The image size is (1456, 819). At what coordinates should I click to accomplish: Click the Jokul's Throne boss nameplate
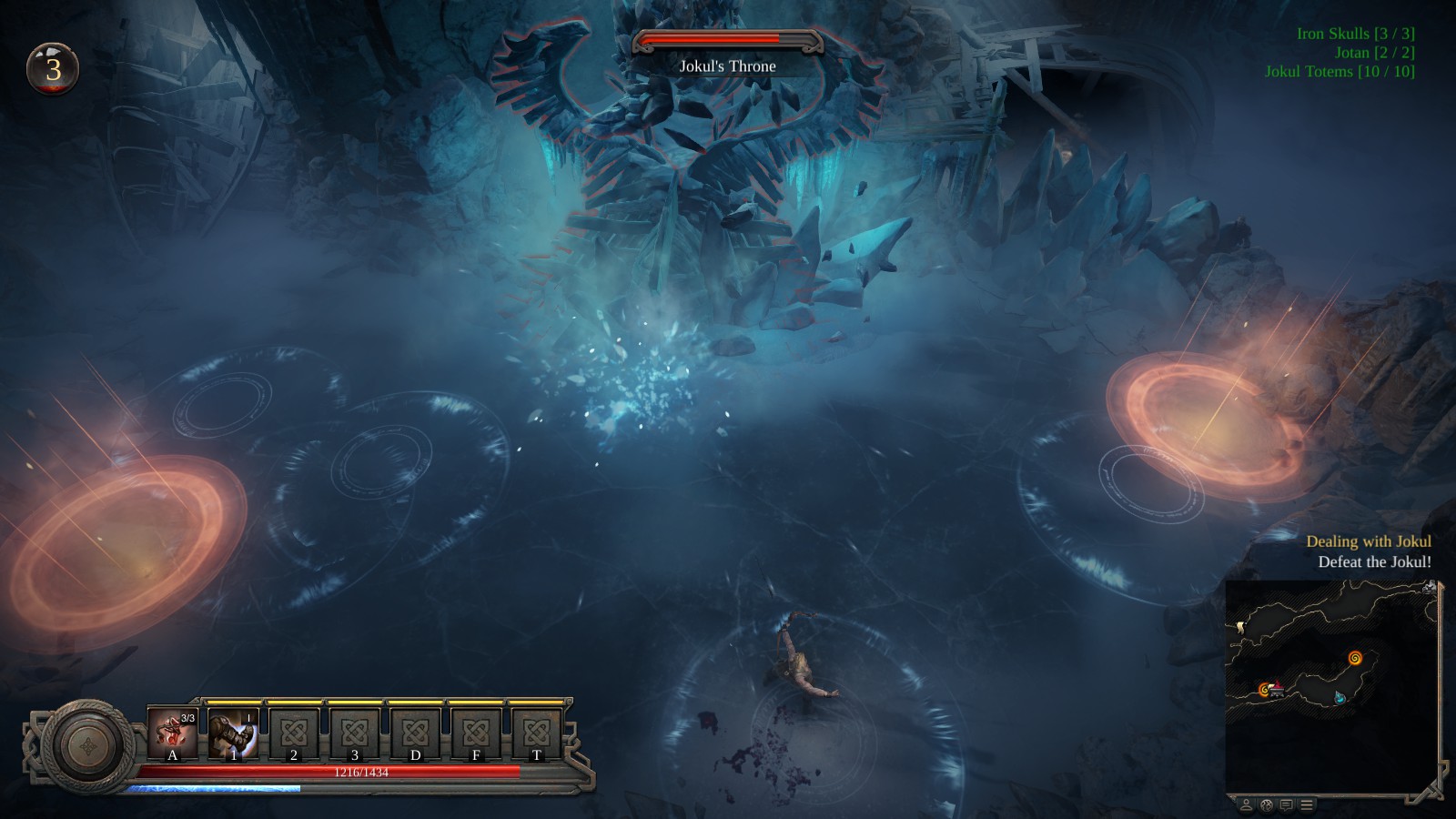727,66
